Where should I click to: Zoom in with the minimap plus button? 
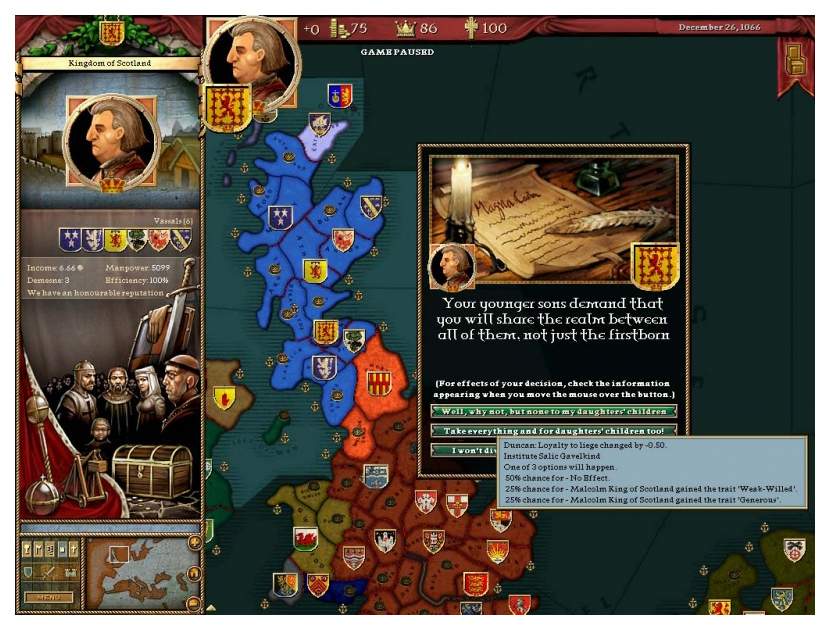click(194, 542)
